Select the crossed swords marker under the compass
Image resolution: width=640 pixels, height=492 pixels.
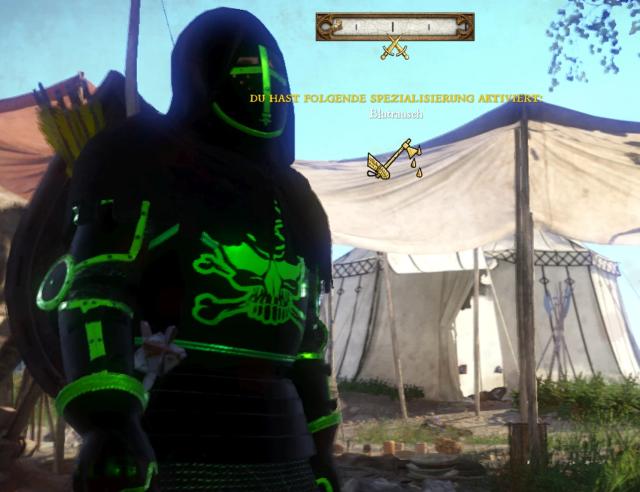click(x=395, y=47)
